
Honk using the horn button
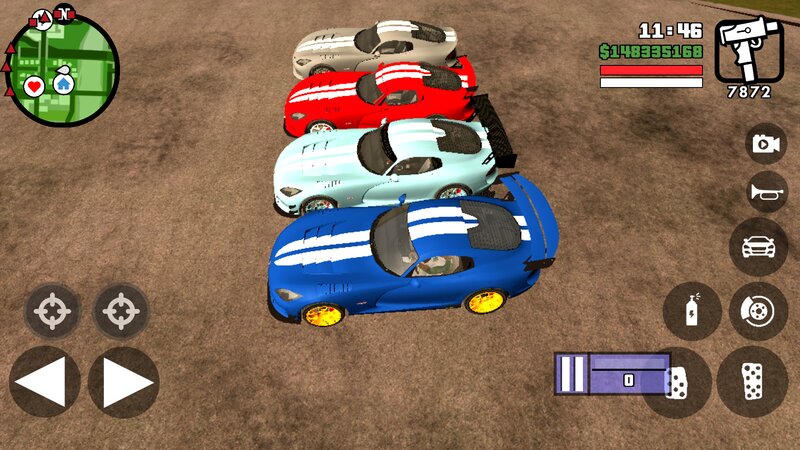pyautogui.click(x=766, y=192)
